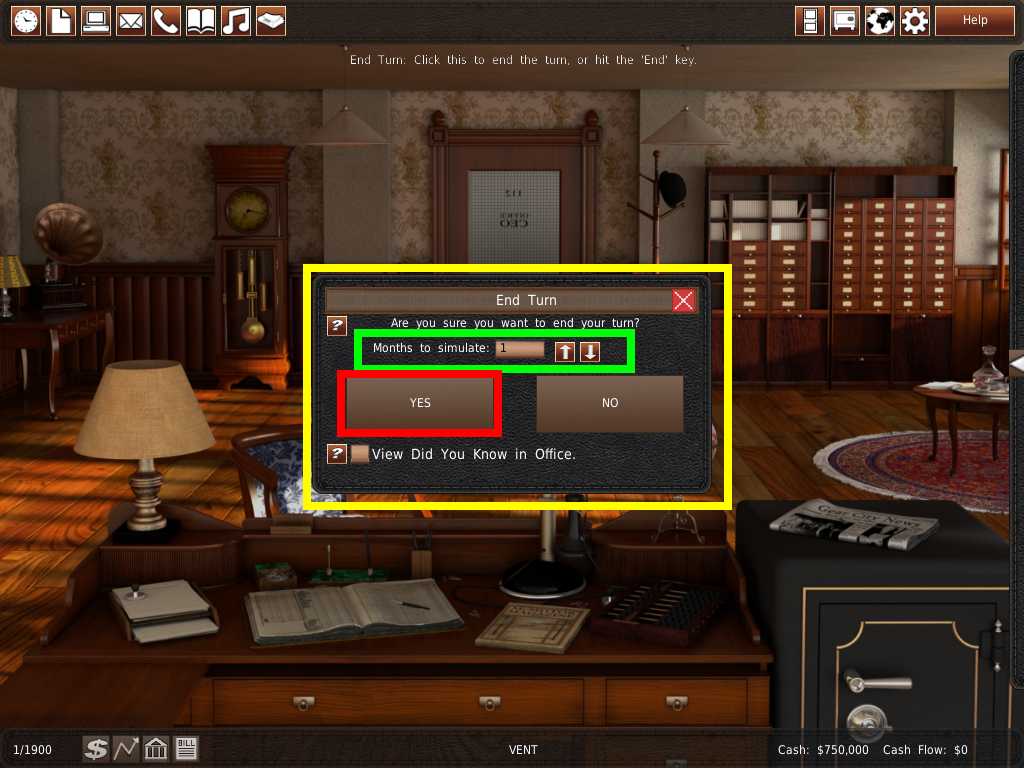1024x768 pixels.
Task: Decrease months to simulate with down arrow
Action: tap(590, 351)
